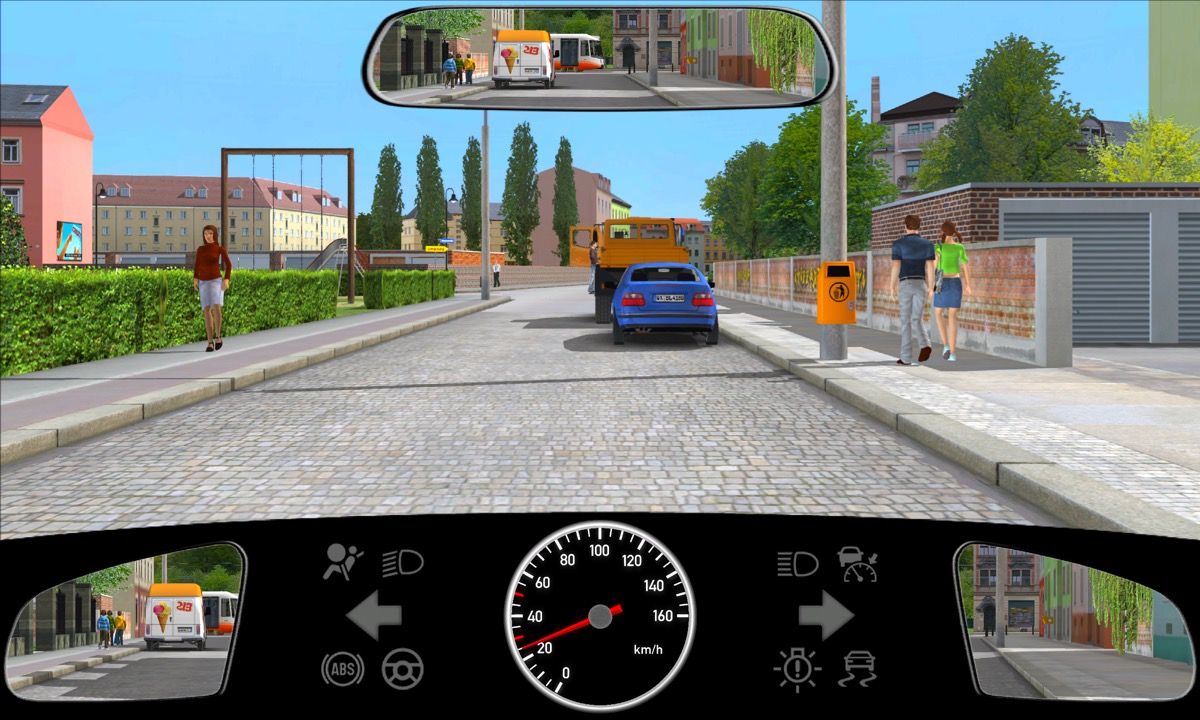Activate the right turn signal arrow
The height and width of the screenshot is (720, 1200).
tap(825, 615)
